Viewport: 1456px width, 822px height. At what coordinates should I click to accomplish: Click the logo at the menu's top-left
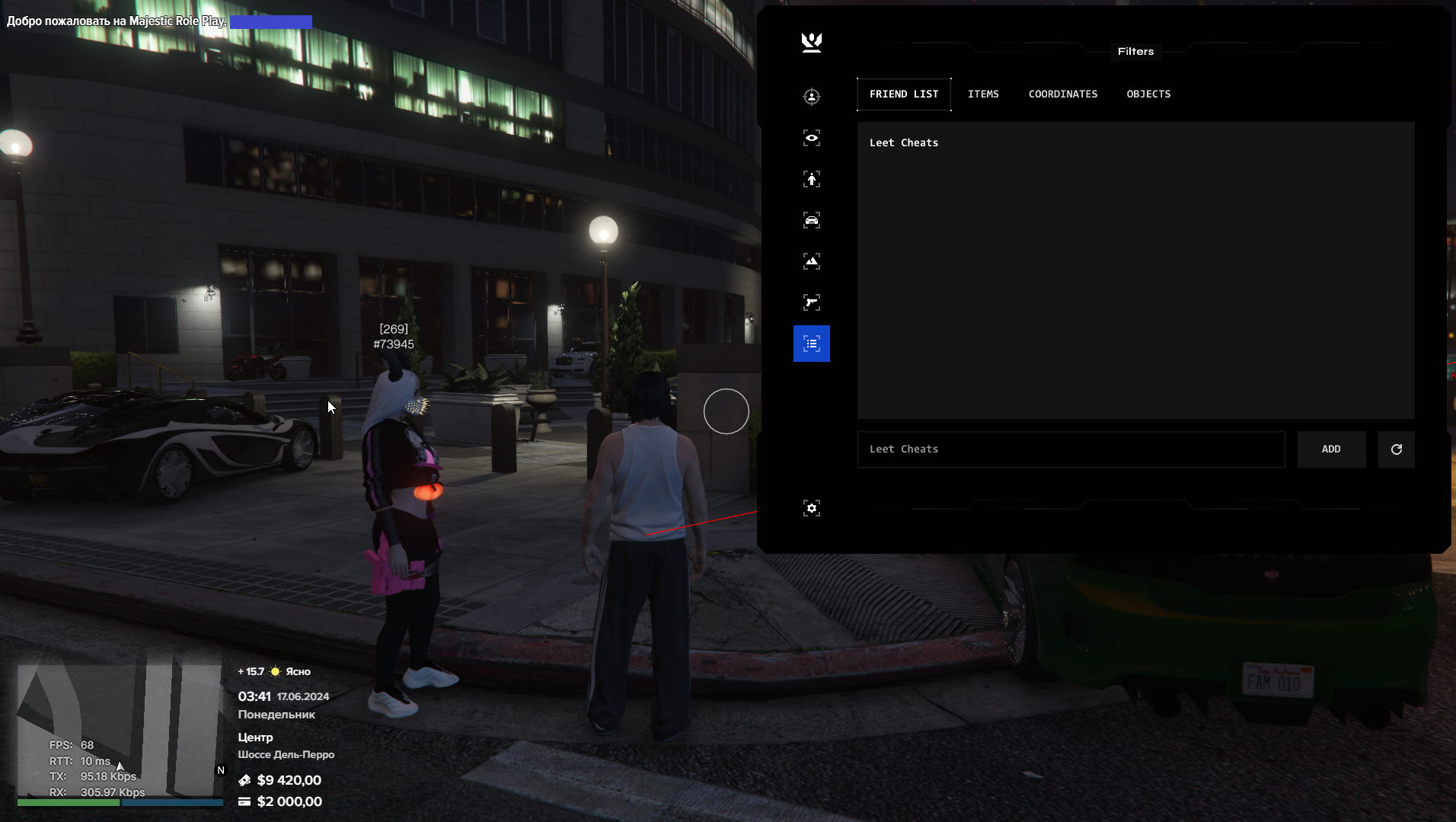pyautogui.click(x=812, y=42)
